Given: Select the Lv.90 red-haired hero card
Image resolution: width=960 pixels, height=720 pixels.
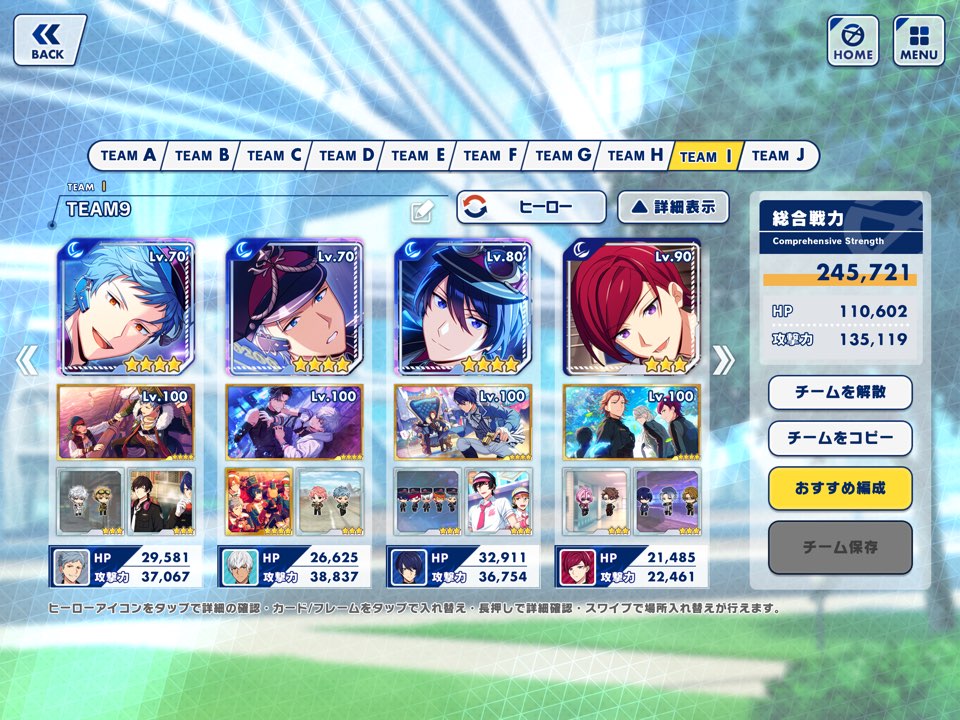Looking at the screenshot, I should [632, 307].
